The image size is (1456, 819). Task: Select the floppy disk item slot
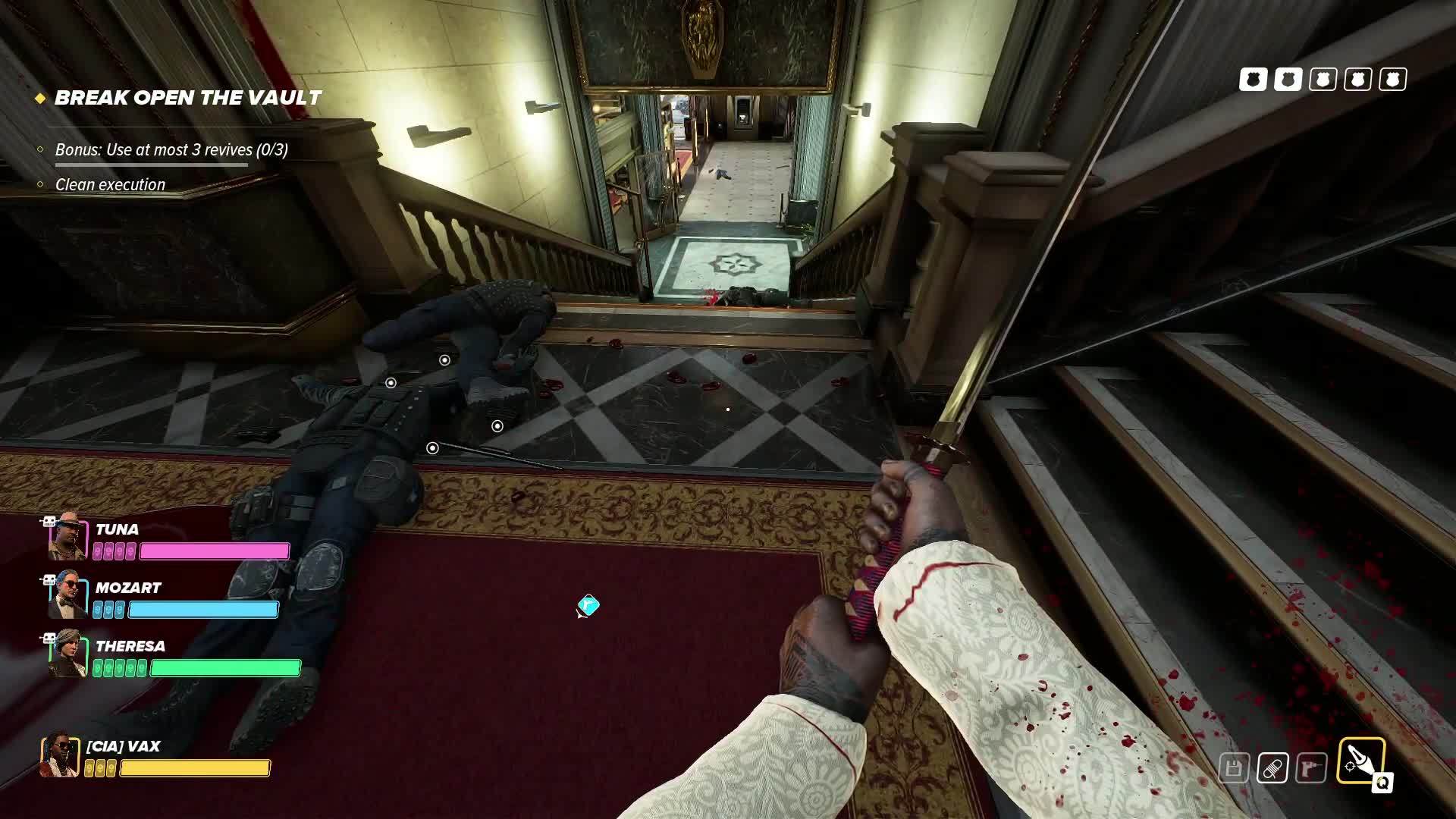(x=1234, y=768)
